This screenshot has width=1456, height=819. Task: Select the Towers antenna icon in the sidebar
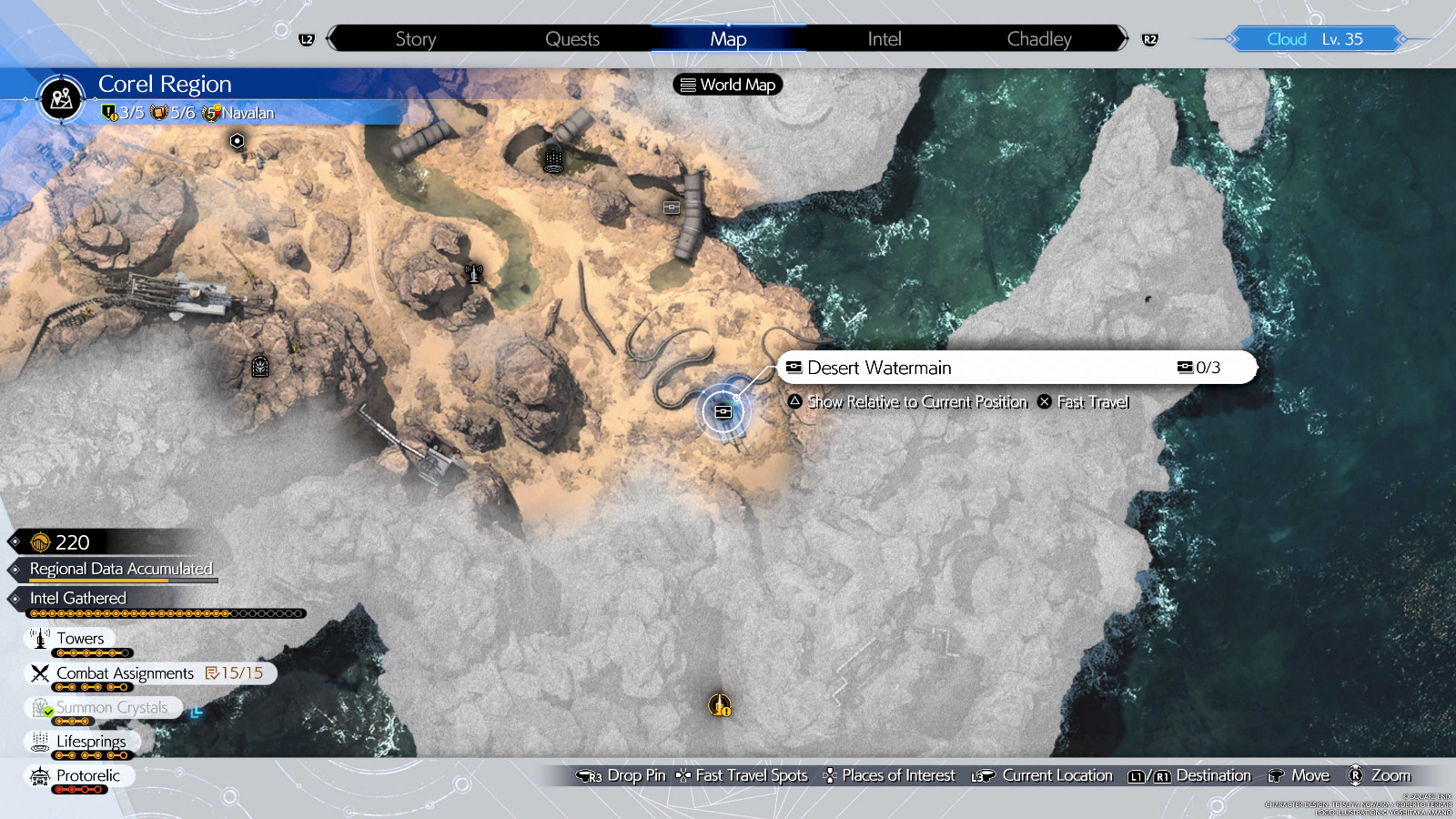tap(40, 638)
